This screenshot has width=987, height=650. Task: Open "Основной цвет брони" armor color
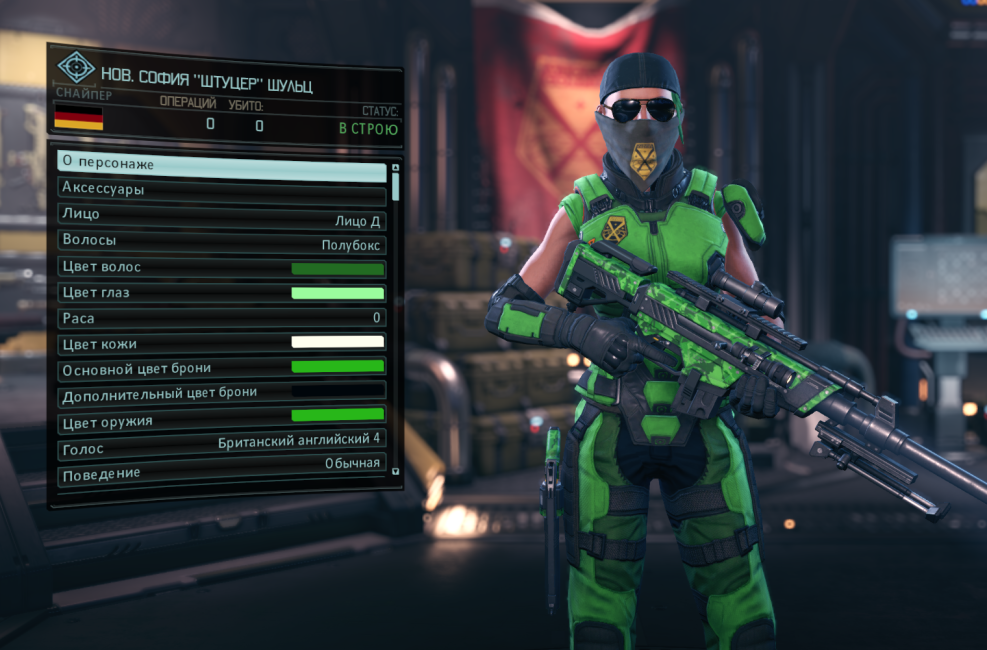point(222,367)
